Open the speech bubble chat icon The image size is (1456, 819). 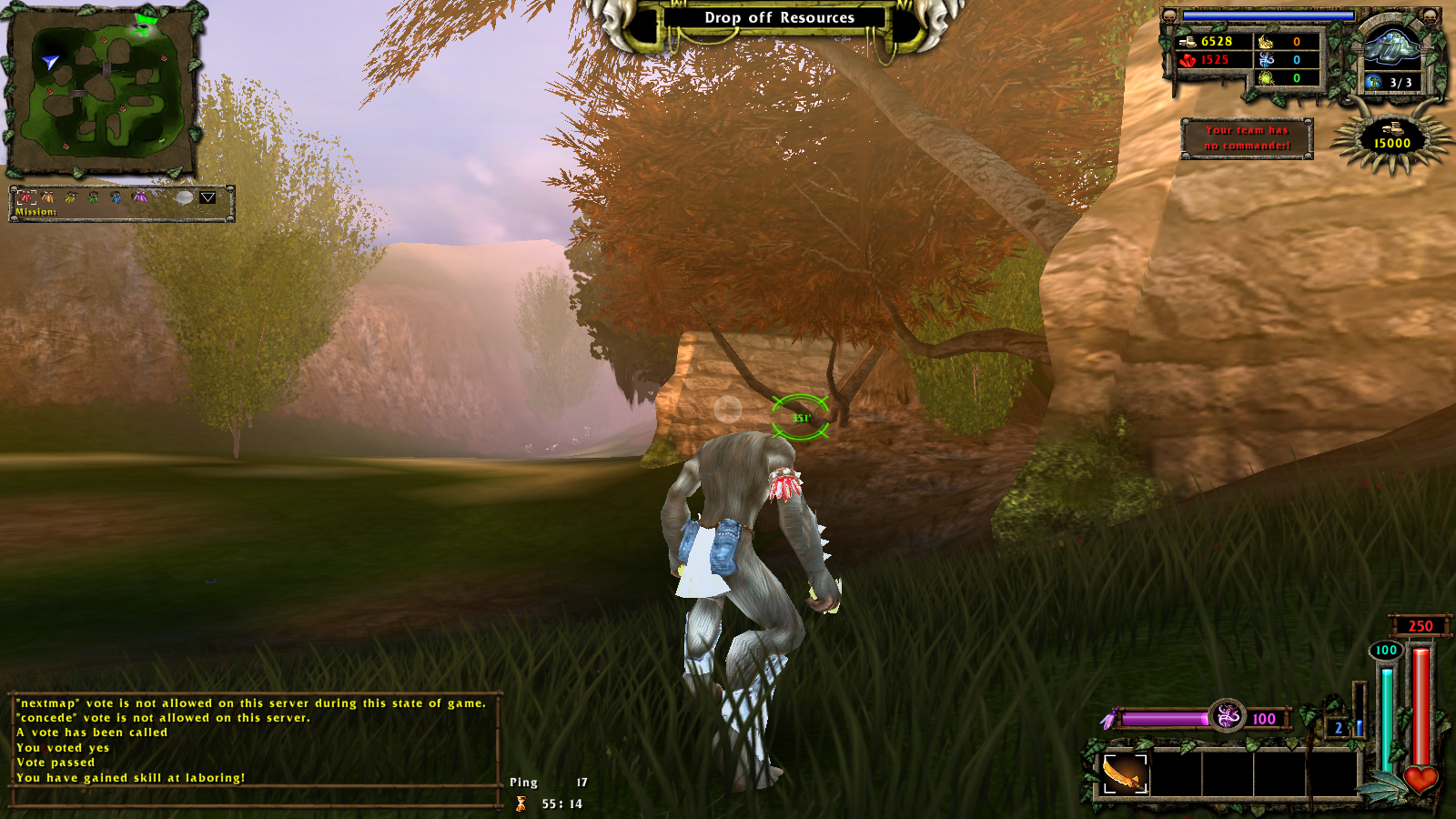184,197
